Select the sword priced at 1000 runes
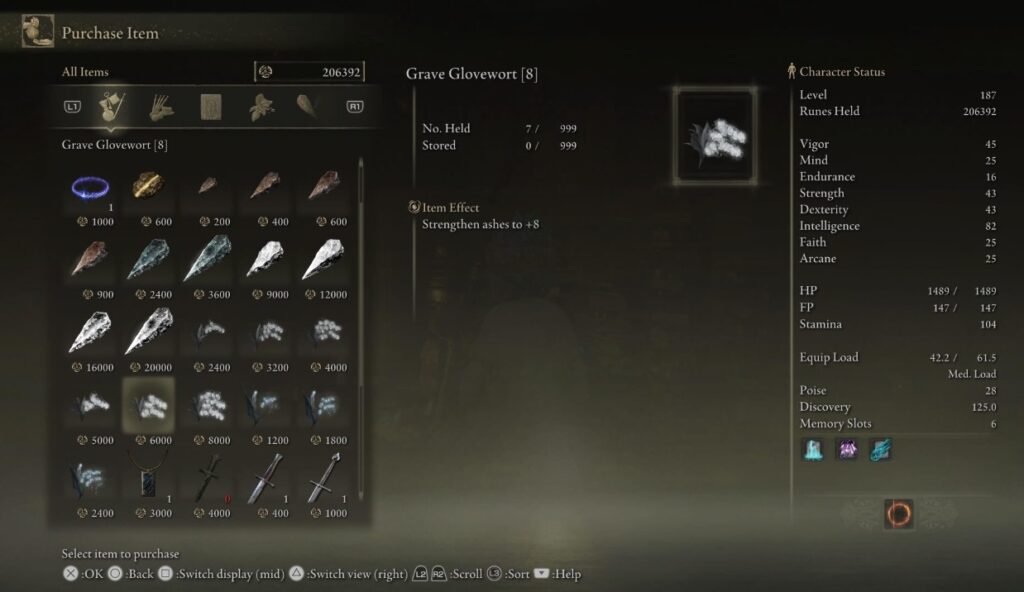 (x=322, y=478)
